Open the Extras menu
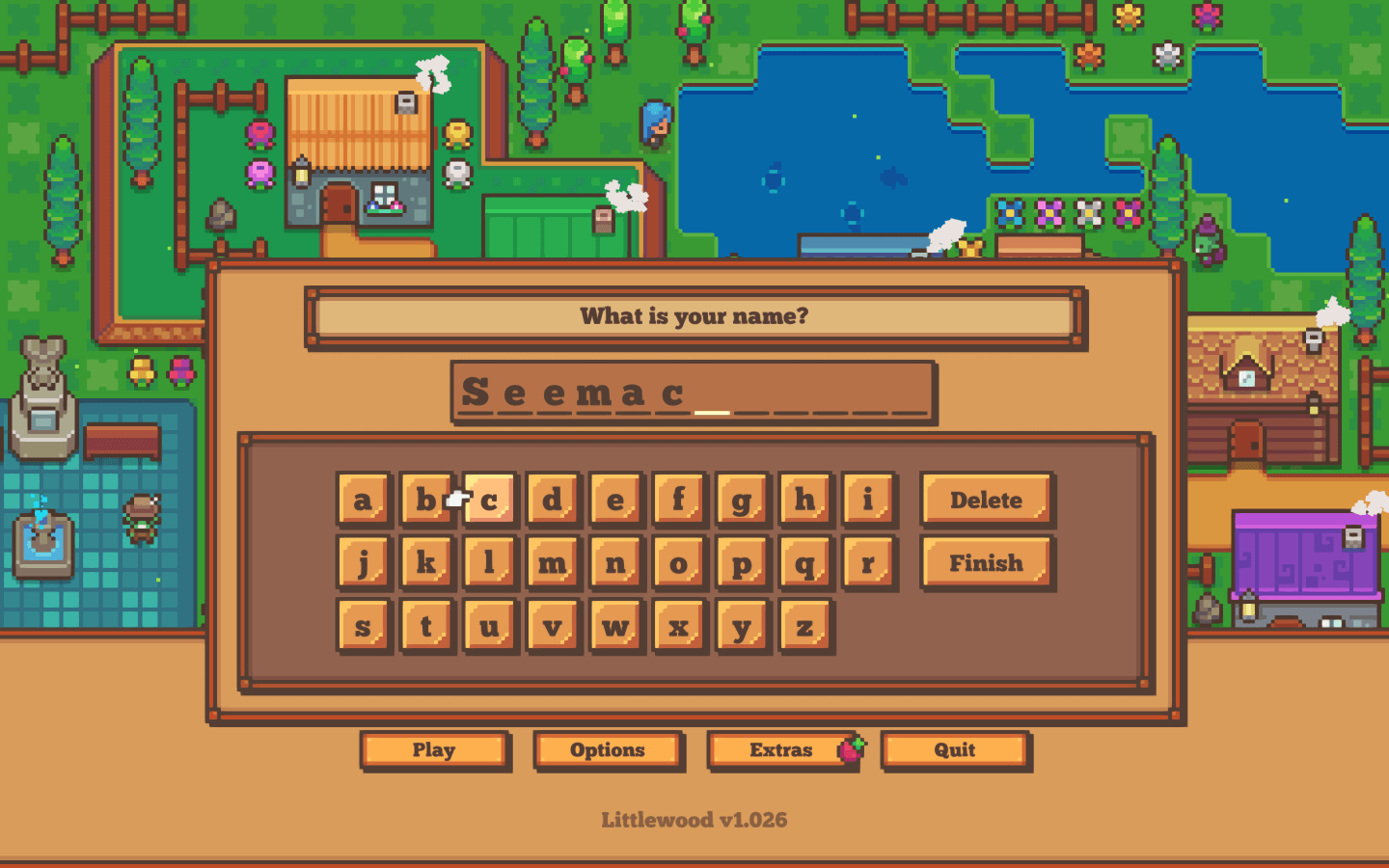Viewport: 1389px width, 868px height. [781, 750]
